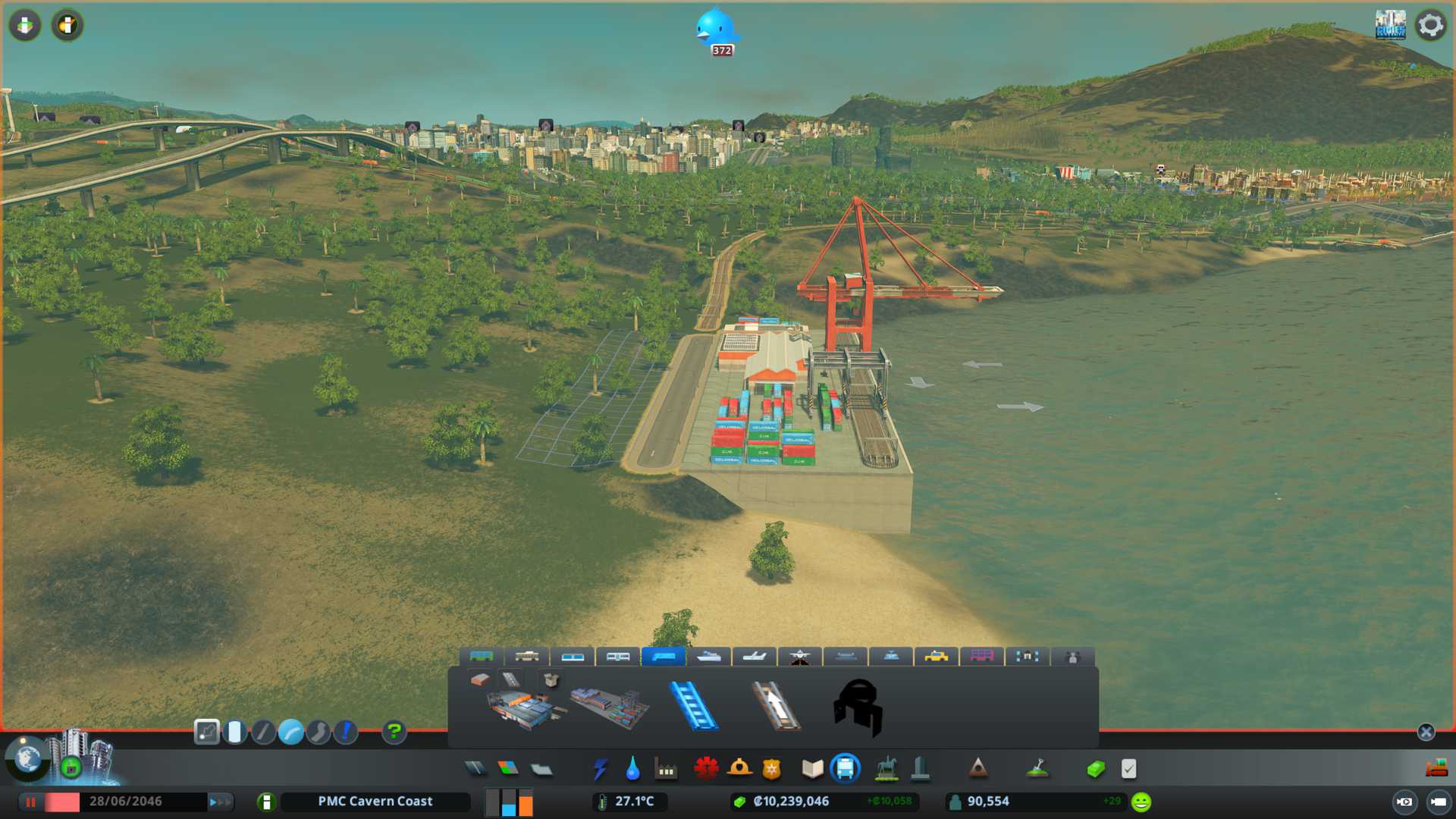The height and width of the screenshot is (819, 1456).
Task: Open the Economy money panel
Action: click(1095, 769)
